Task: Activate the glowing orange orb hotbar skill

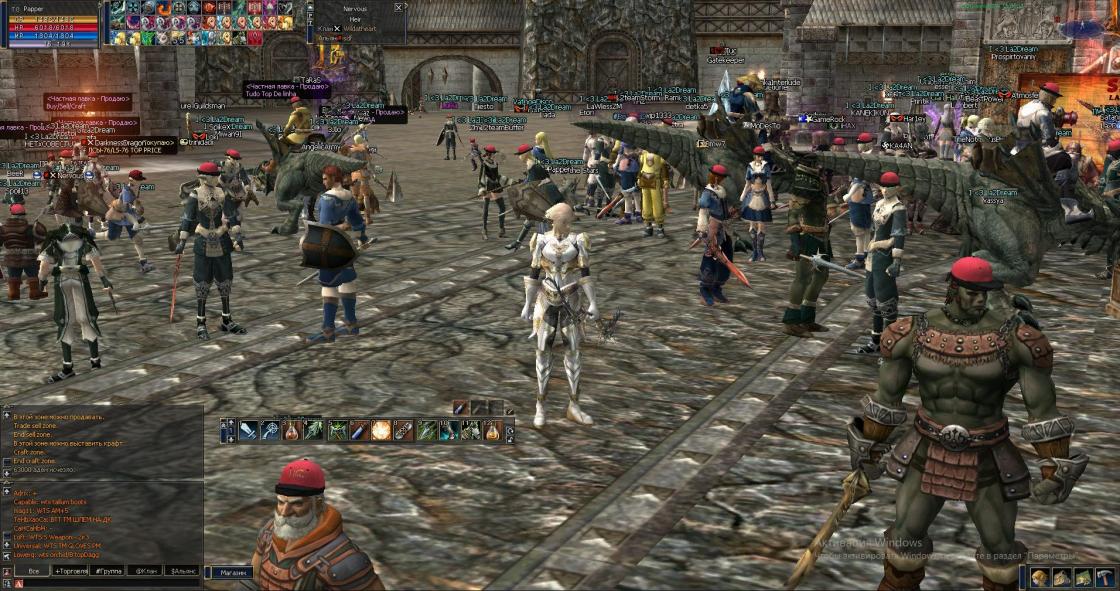Action: (x=381, y=431)
